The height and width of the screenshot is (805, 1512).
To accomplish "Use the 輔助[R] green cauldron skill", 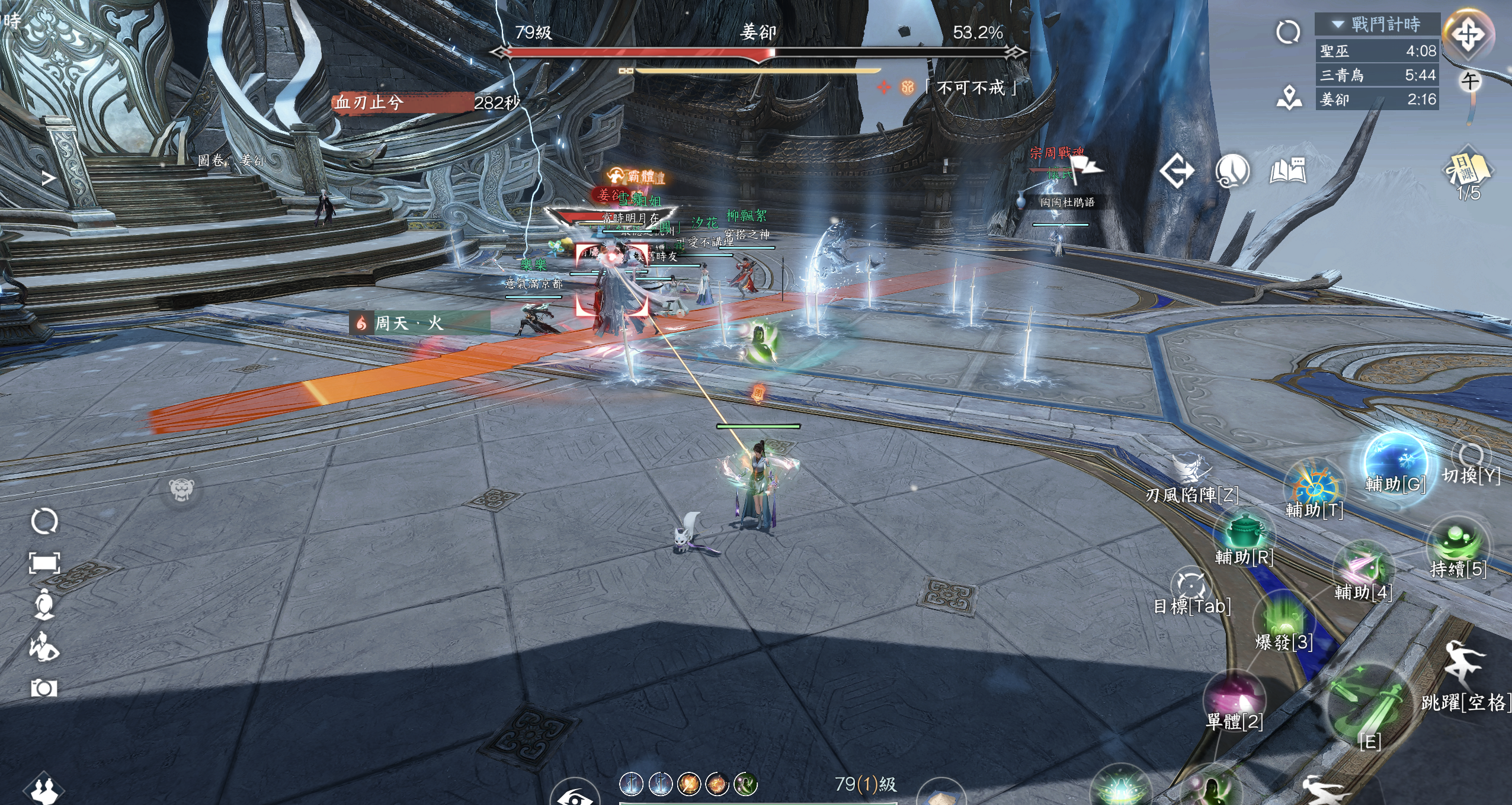I will pyautogui.click(x=1243, y=531).
